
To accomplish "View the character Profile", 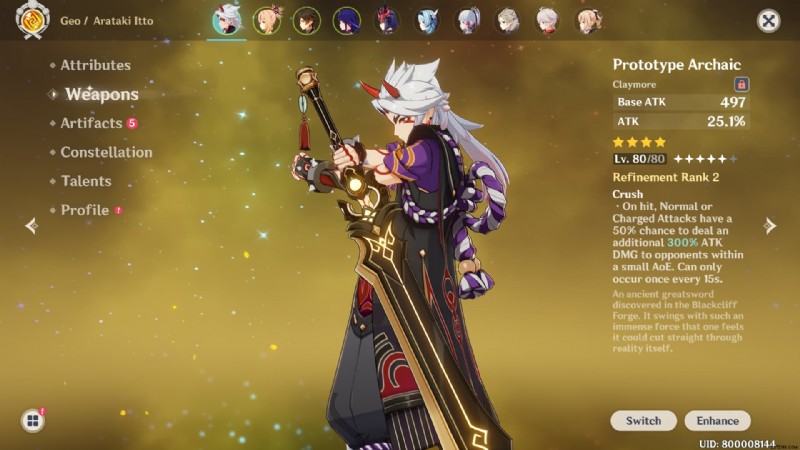I will (85, 210).
